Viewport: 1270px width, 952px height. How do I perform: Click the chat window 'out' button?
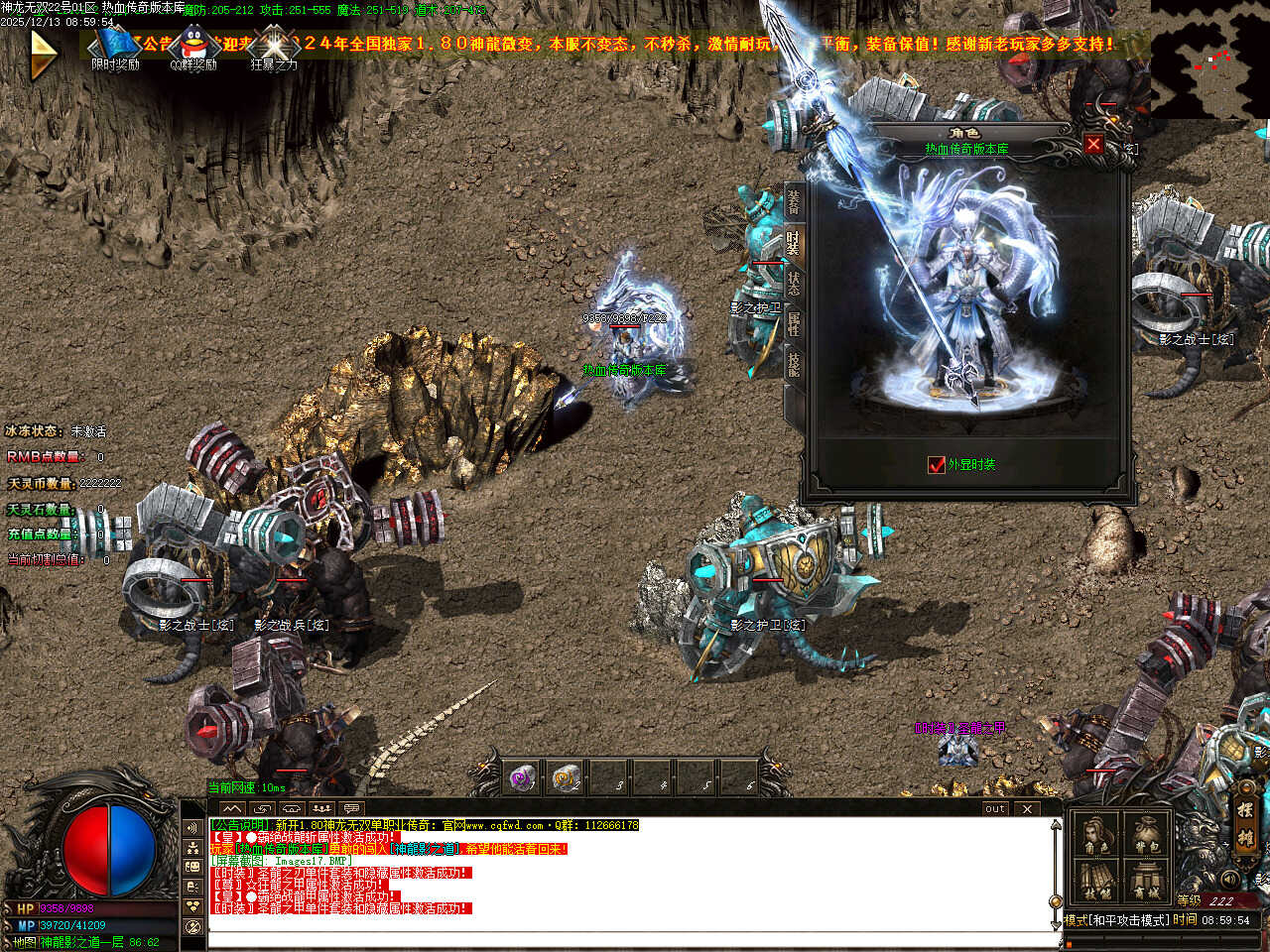point(995,808)
